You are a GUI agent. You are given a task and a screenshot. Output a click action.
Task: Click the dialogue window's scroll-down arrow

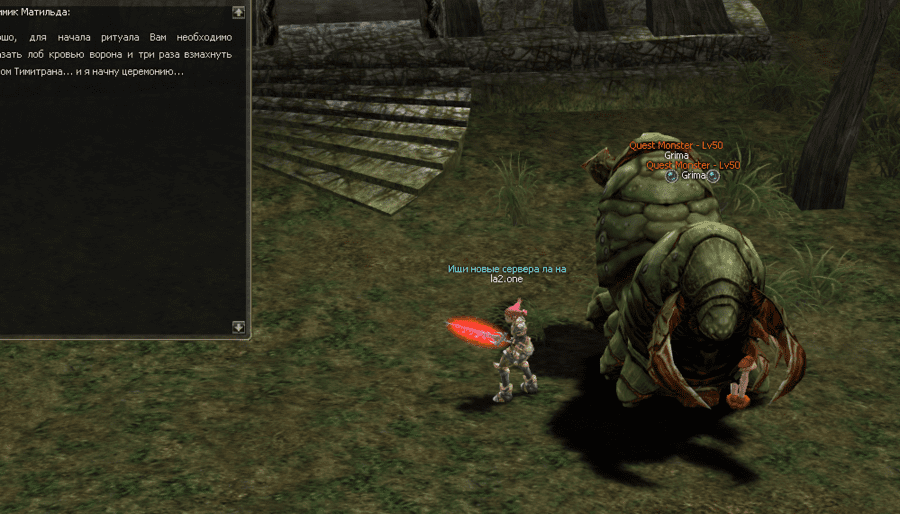[238, 326]
